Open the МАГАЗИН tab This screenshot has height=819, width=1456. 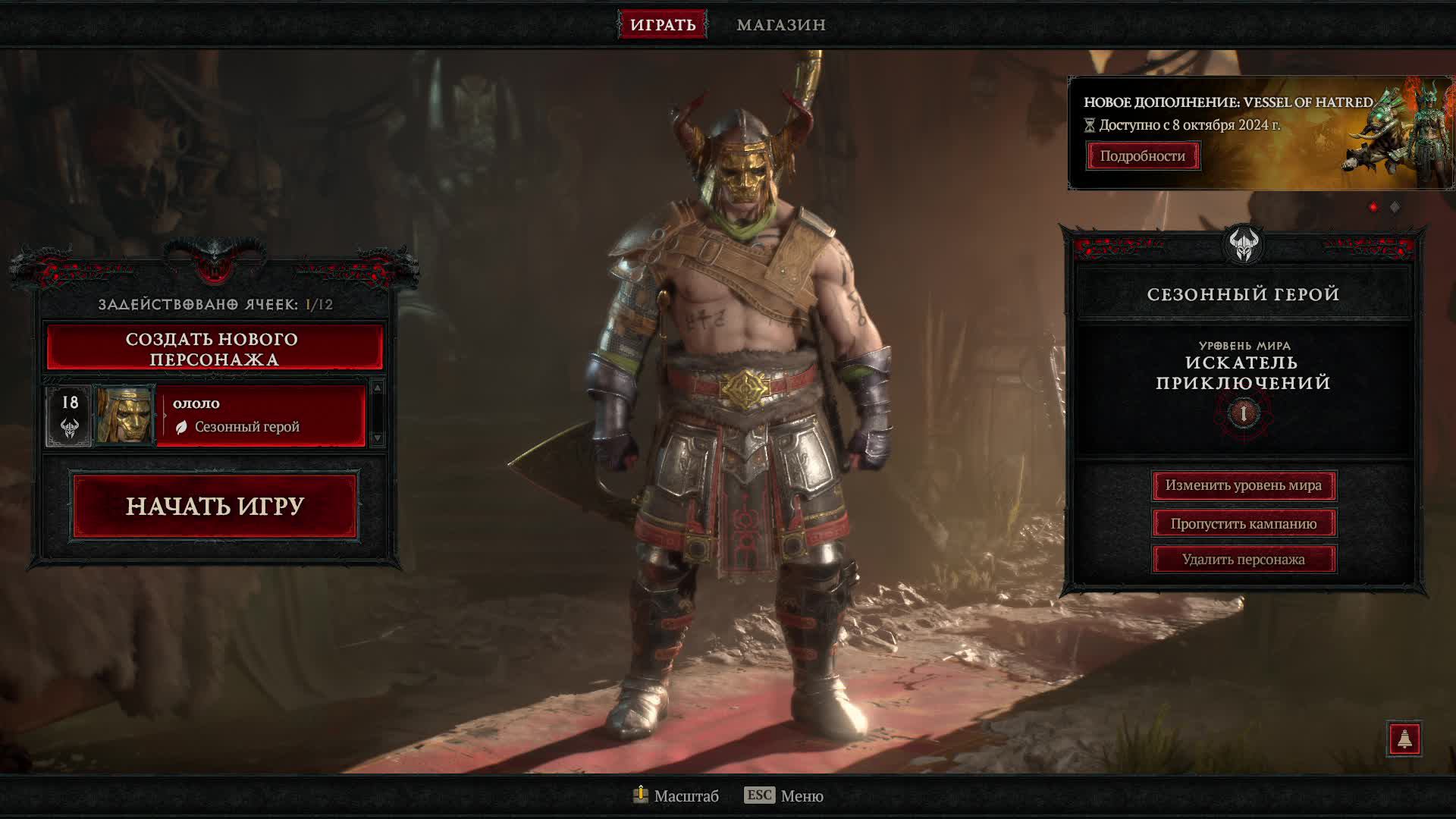click(781, 24)
